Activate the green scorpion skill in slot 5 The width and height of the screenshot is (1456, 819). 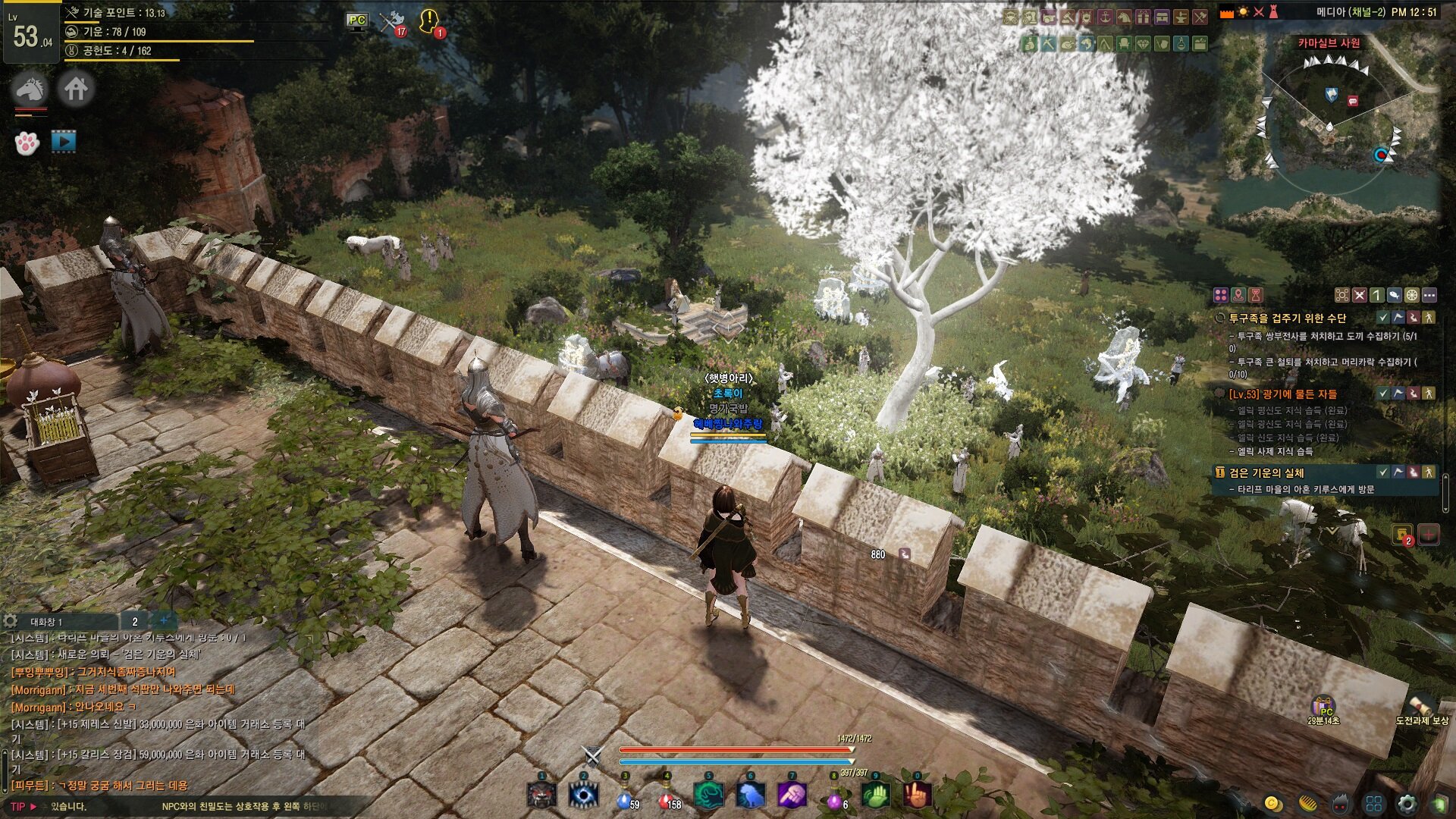[708, 795]
